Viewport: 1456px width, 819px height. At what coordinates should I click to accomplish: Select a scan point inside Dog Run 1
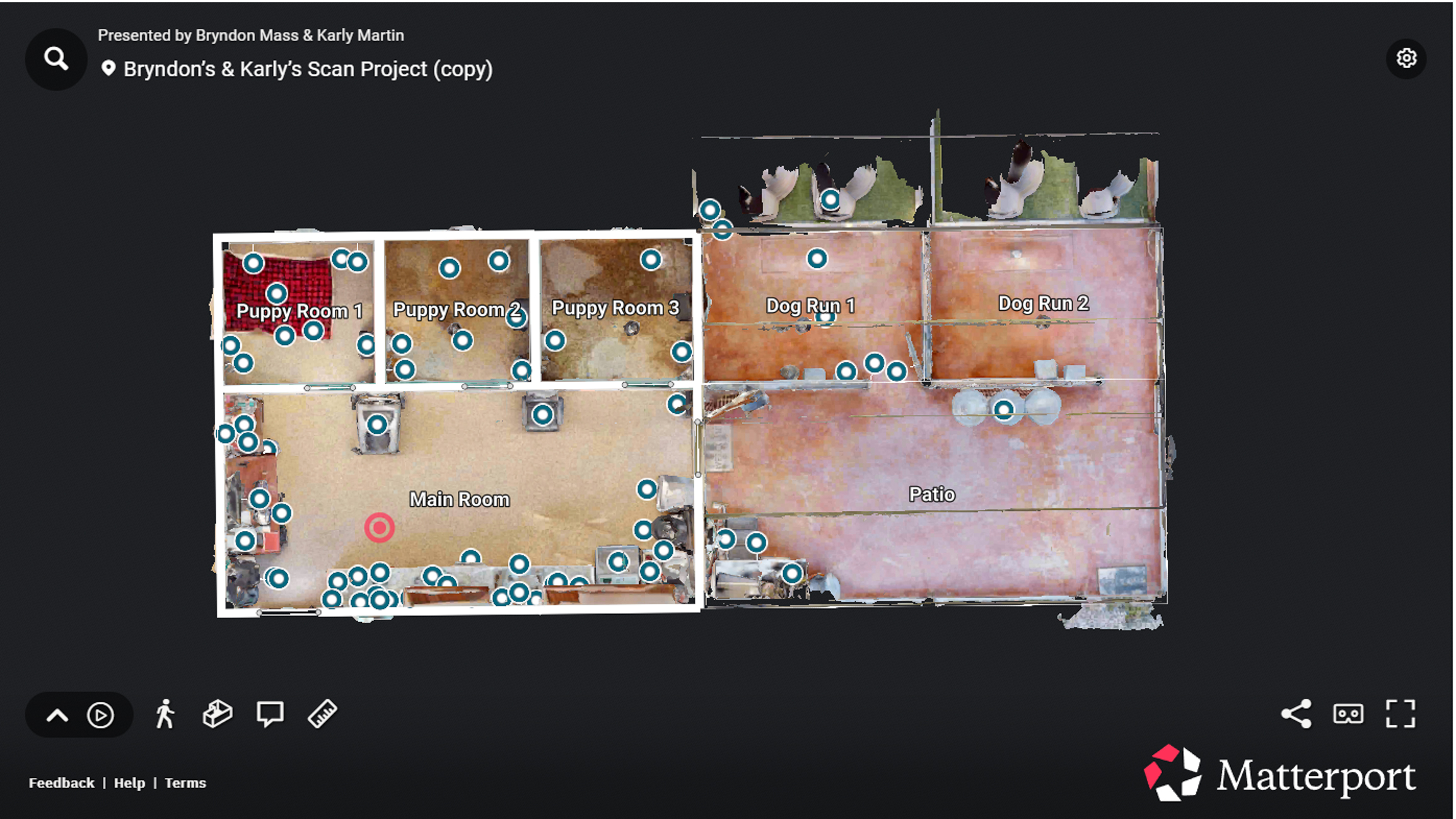click(x=818, y=258)
